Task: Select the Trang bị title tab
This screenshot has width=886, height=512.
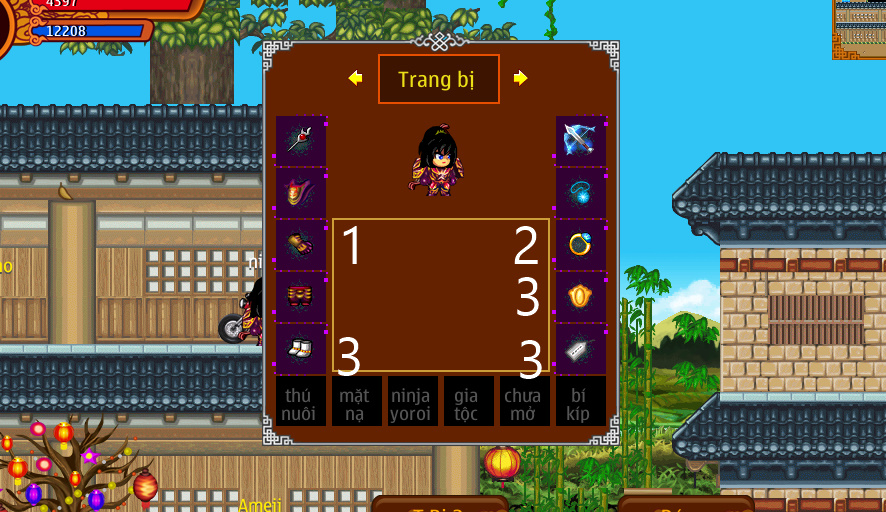Action: (x=438, y=79)
